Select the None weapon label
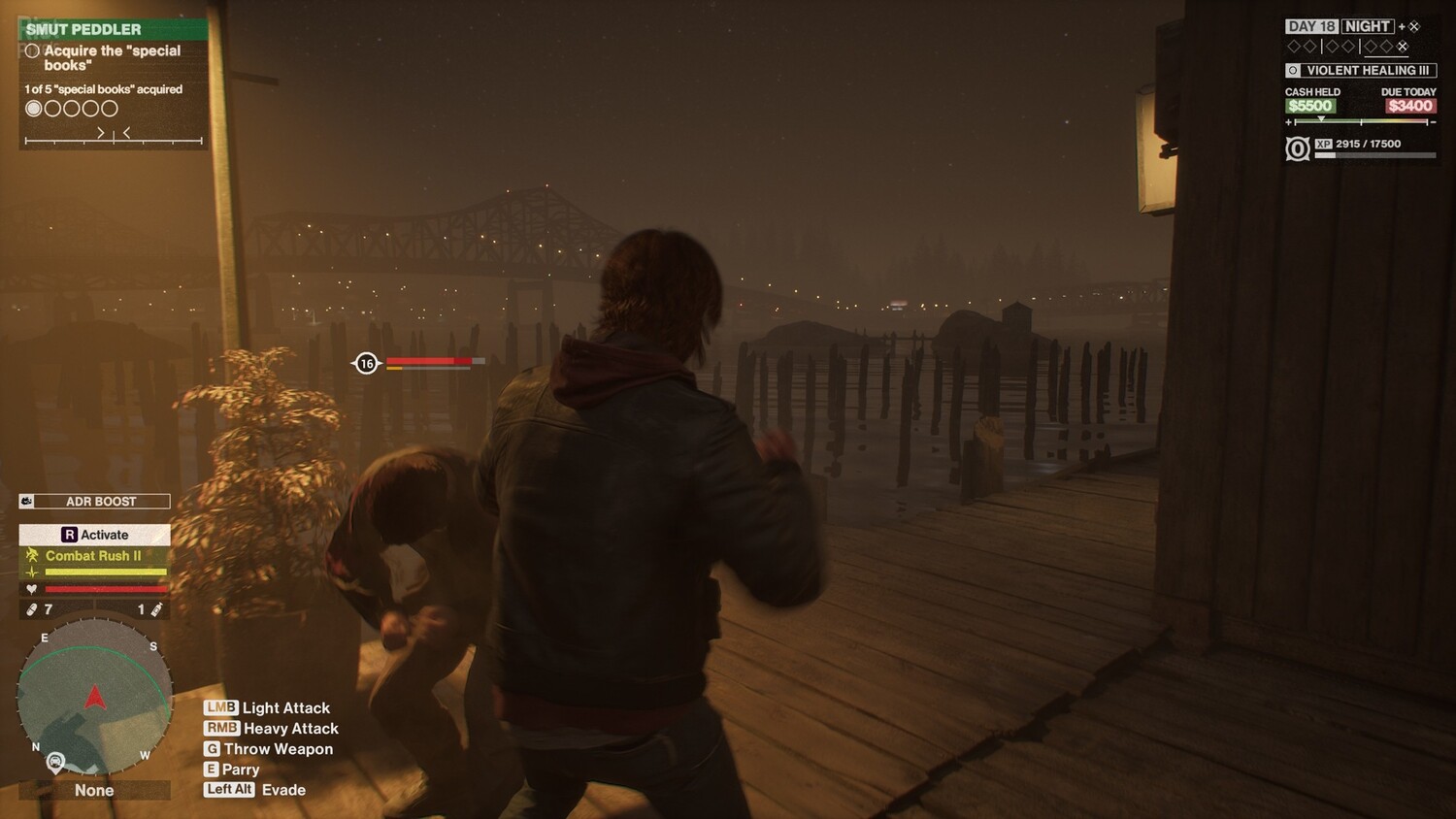The height and width of the screenshot is (819, 1456). [x=94, y=790]
